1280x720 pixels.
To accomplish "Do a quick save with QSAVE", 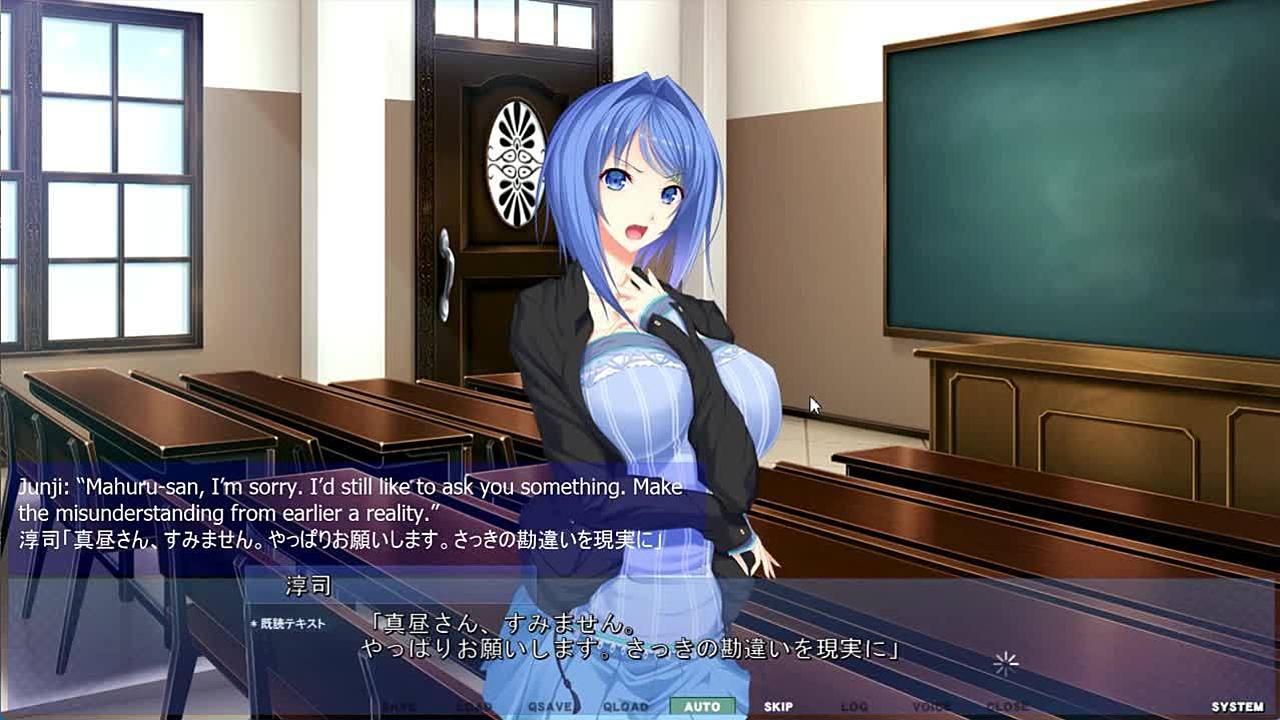I will (550, 707).
